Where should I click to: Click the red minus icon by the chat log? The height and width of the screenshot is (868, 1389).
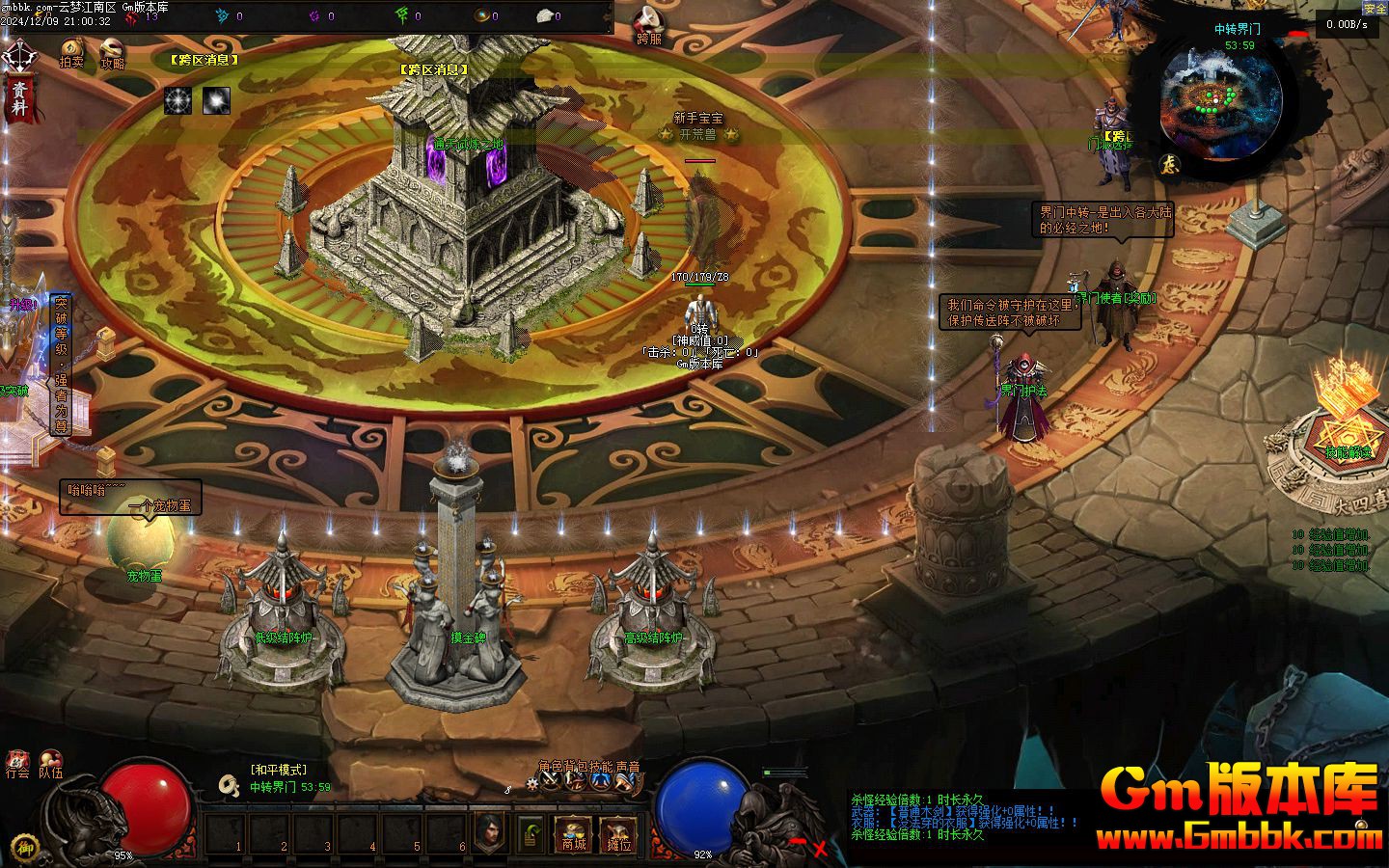pos(798,842)
